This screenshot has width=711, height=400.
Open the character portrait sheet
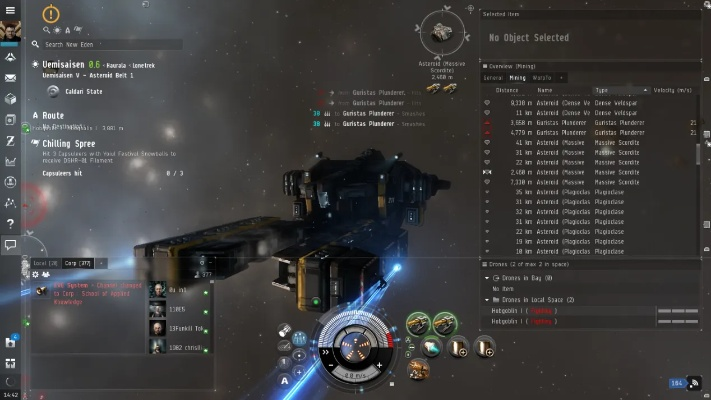click(10, 30)
